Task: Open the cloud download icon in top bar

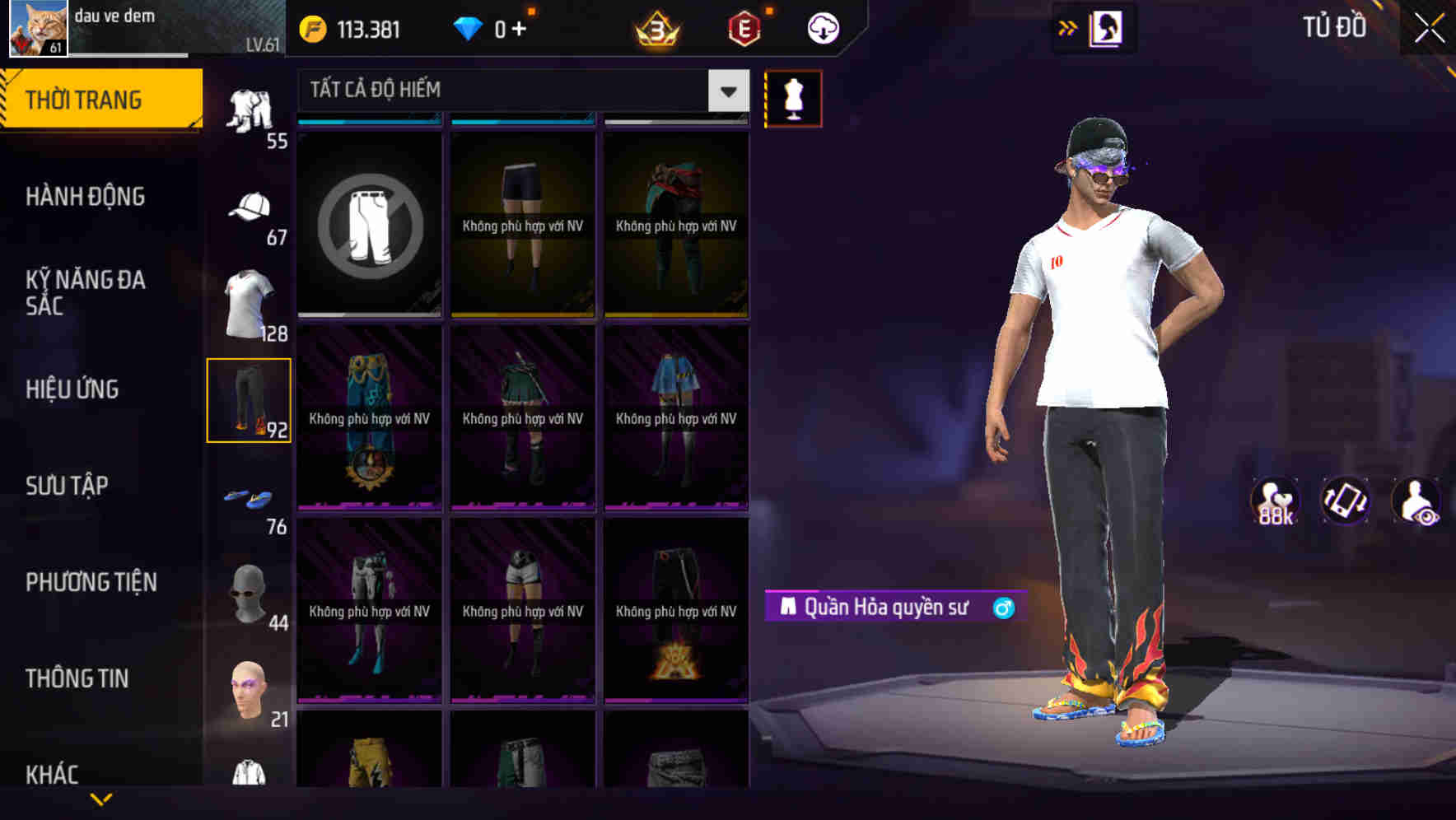Action: click(821, 27)
